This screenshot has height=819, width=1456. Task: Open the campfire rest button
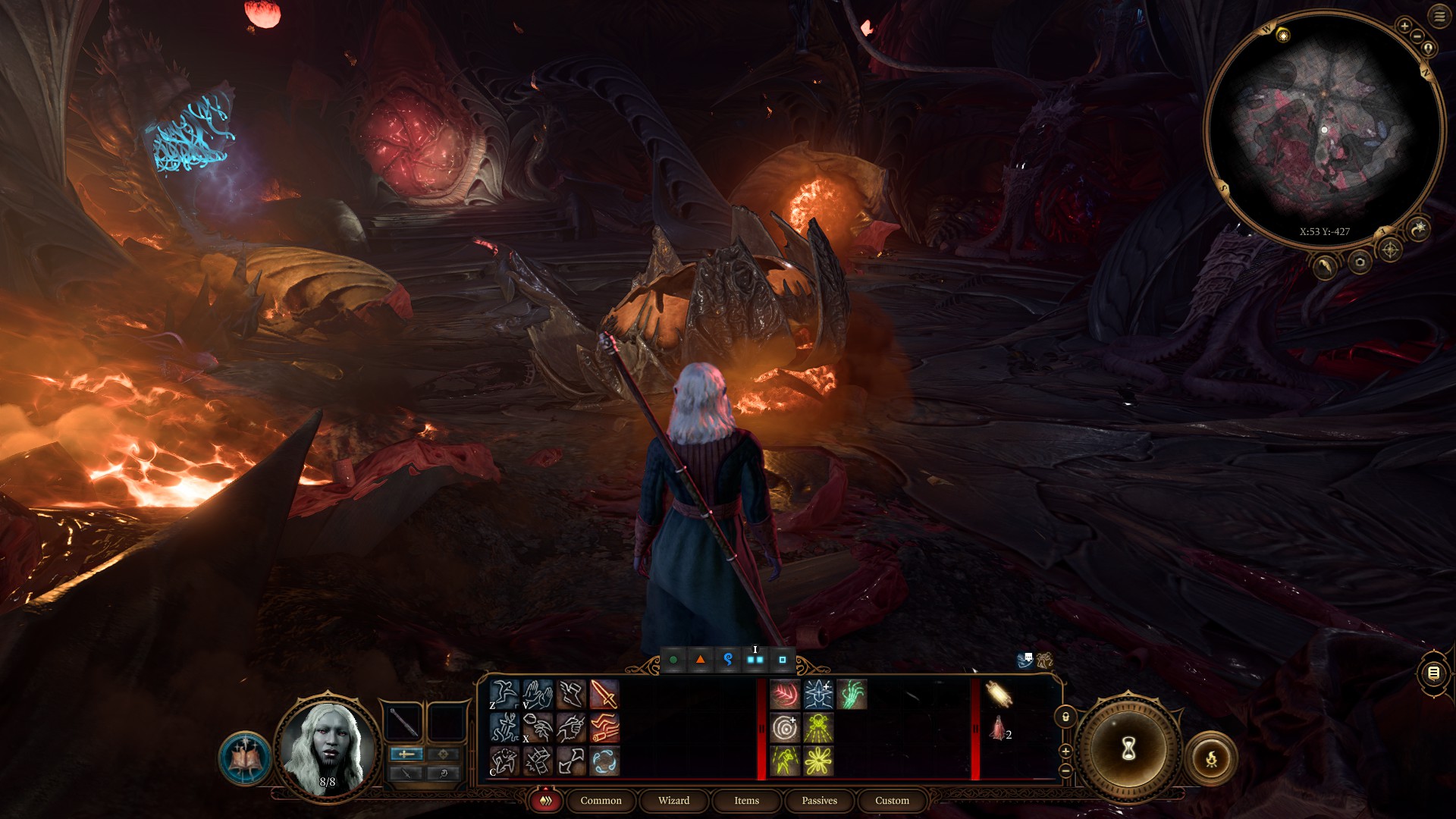1211,757
